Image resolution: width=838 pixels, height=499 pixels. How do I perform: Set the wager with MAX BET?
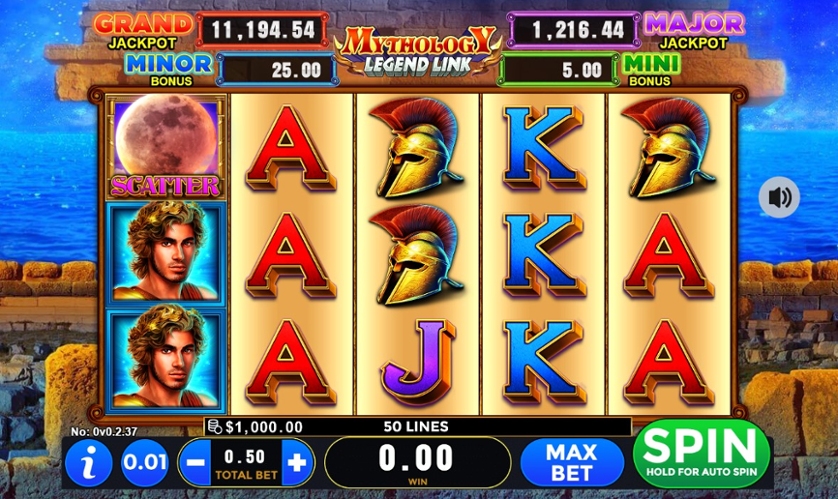click(570, 462)
